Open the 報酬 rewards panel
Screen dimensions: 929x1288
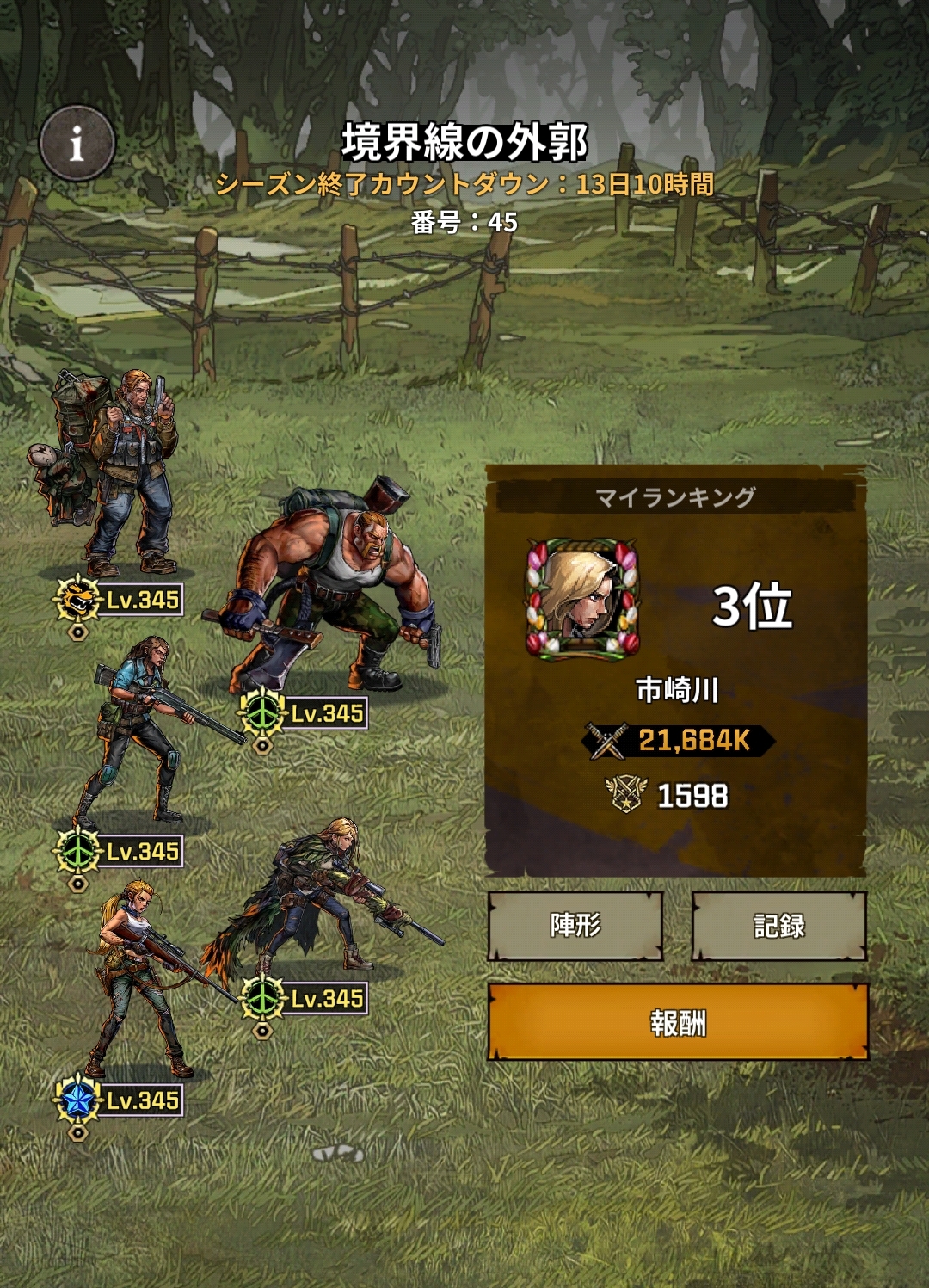click(x=678, y=1022)
